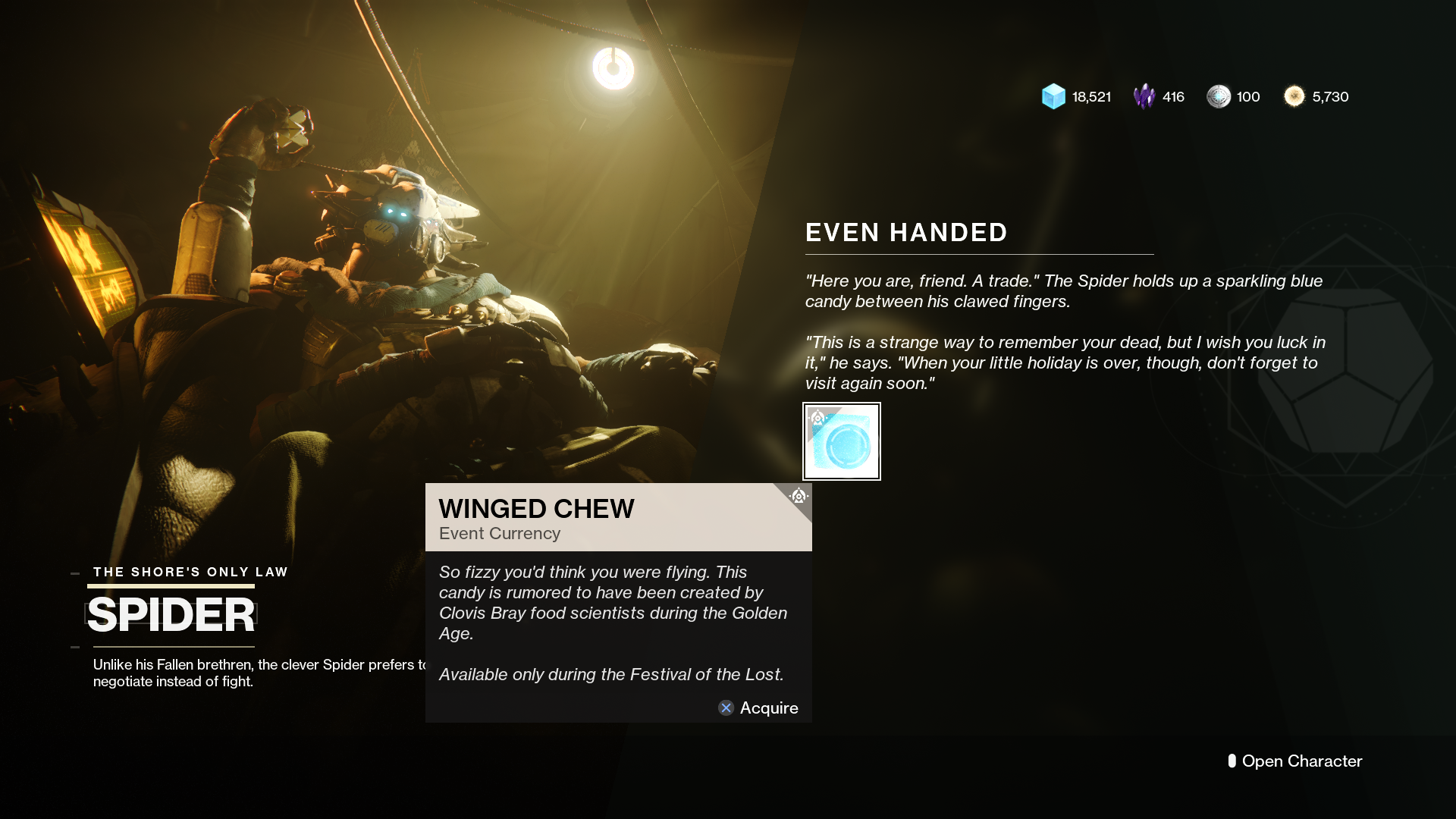Click the Winged Chew item thumbnail
Viewport: 1456px width, 819px height.
click(842, 441)
